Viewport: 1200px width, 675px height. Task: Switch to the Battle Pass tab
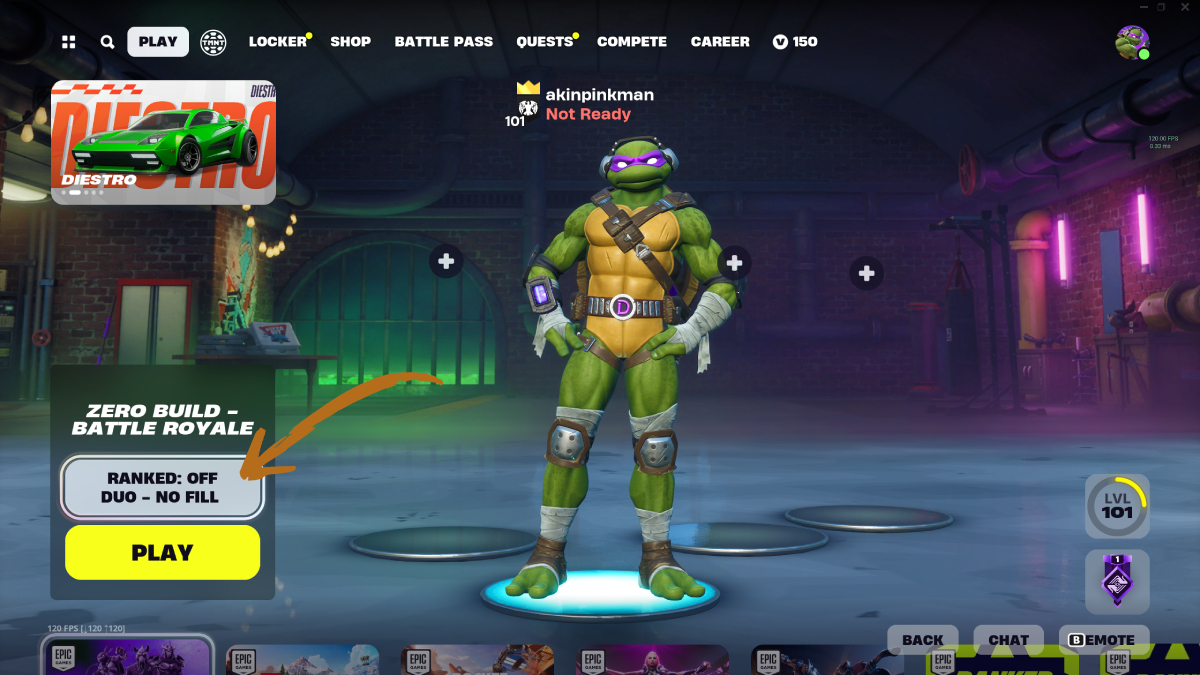point(444,42)
